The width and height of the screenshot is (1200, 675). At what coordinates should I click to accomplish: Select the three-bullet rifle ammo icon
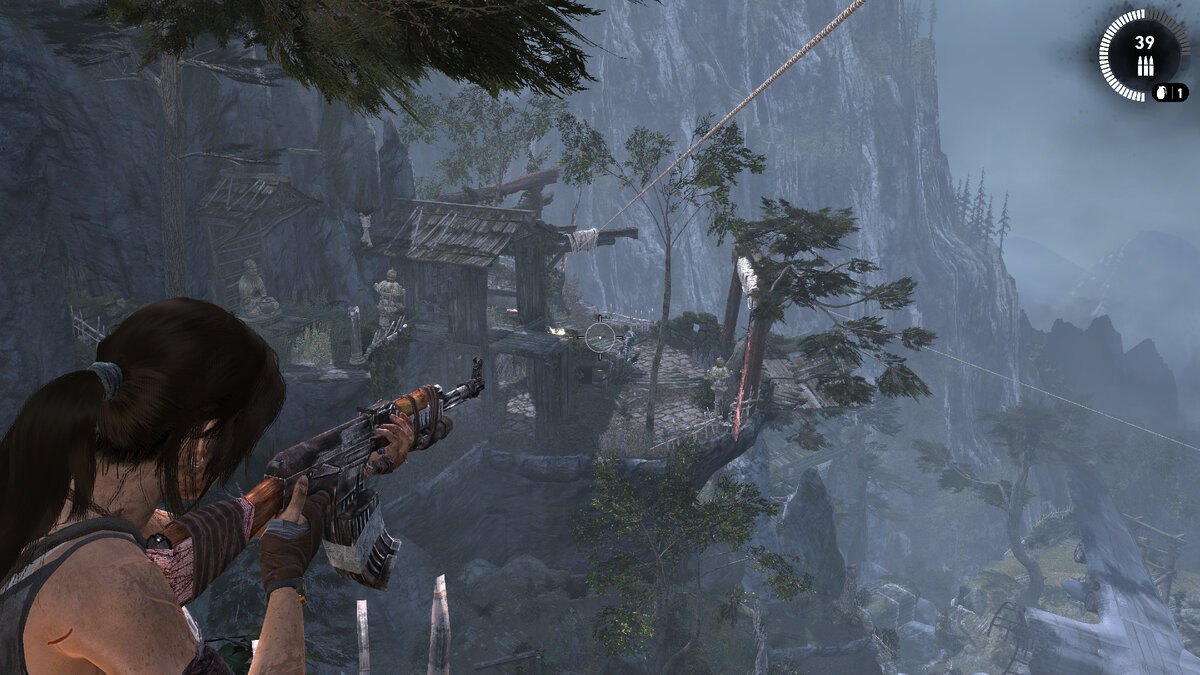1144,68
